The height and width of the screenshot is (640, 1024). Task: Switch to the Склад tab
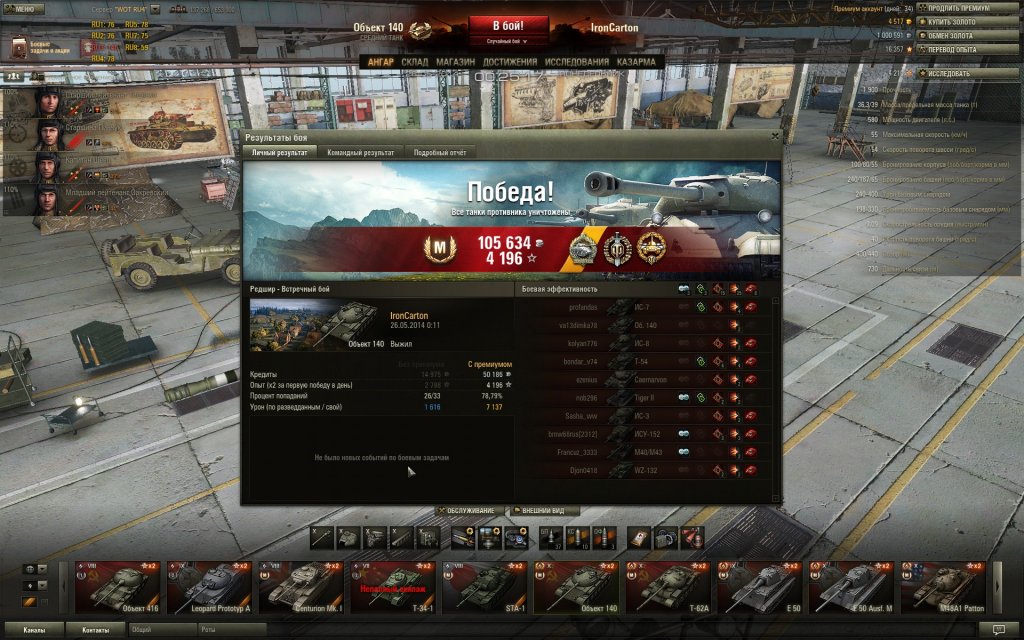[414, 62]
